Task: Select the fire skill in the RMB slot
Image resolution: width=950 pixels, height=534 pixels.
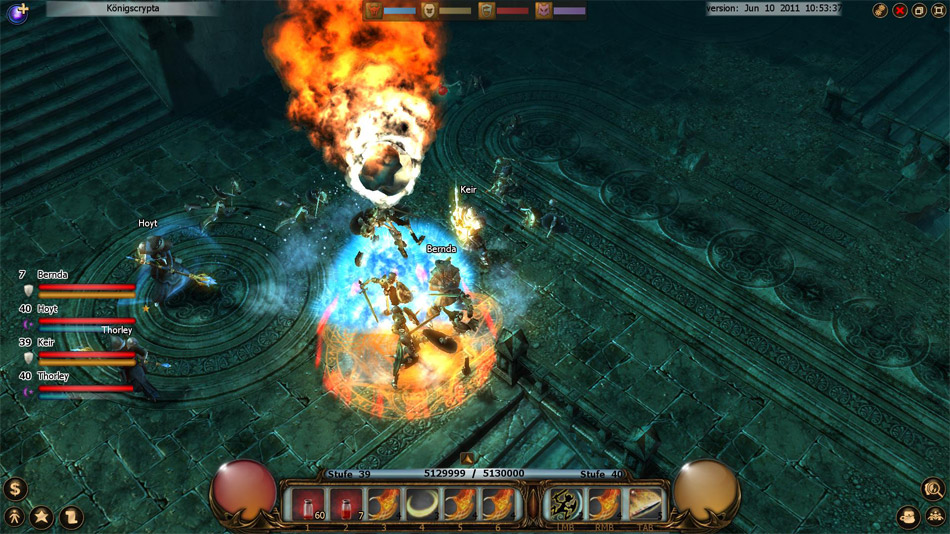Action: (606, 505)
